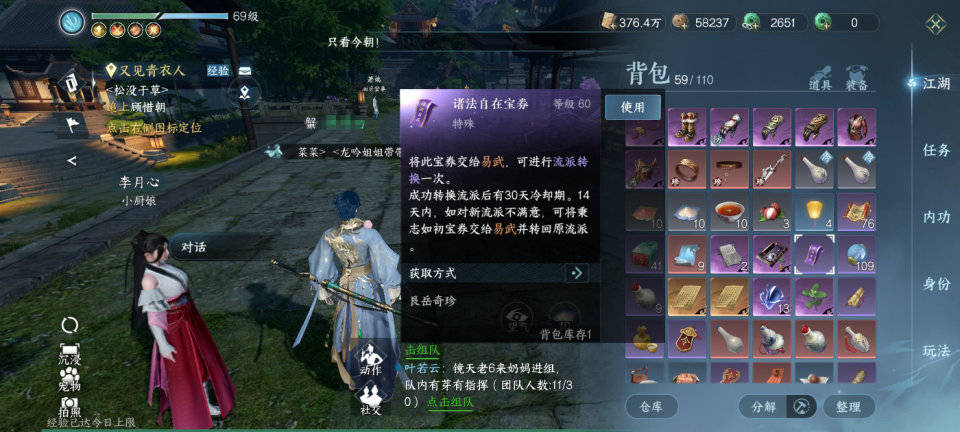The height and width of the screenshot is (432, 960).
Task: Expand the 获取方式 arrow button
Action: click(x=576, y=272)
